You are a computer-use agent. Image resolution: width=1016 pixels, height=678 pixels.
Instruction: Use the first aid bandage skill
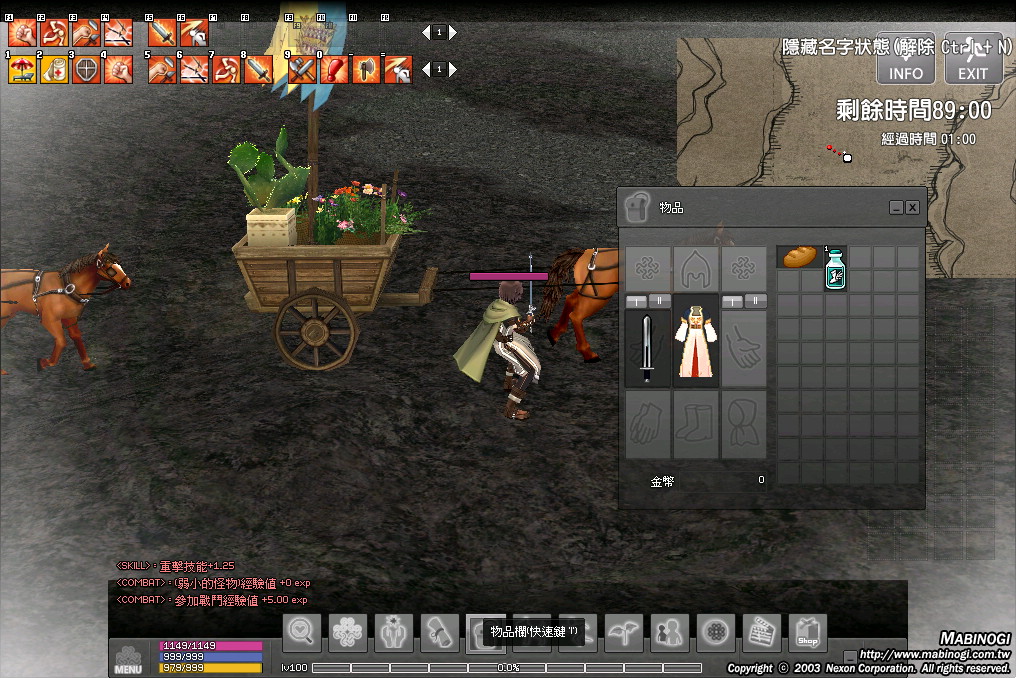(x=54, y=69)
